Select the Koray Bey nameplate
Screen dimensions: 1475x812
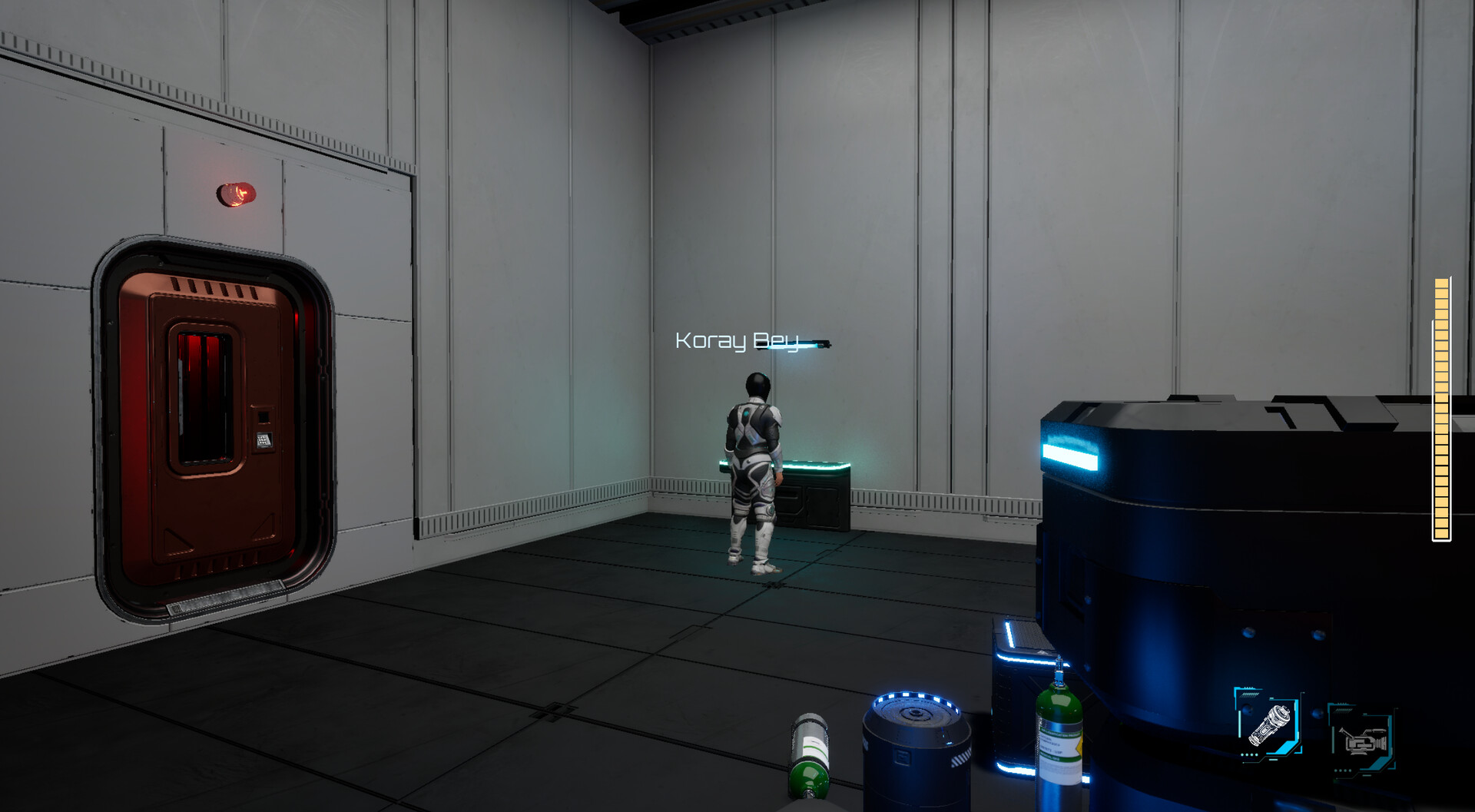pyautogui.click(x=736, y=340)
